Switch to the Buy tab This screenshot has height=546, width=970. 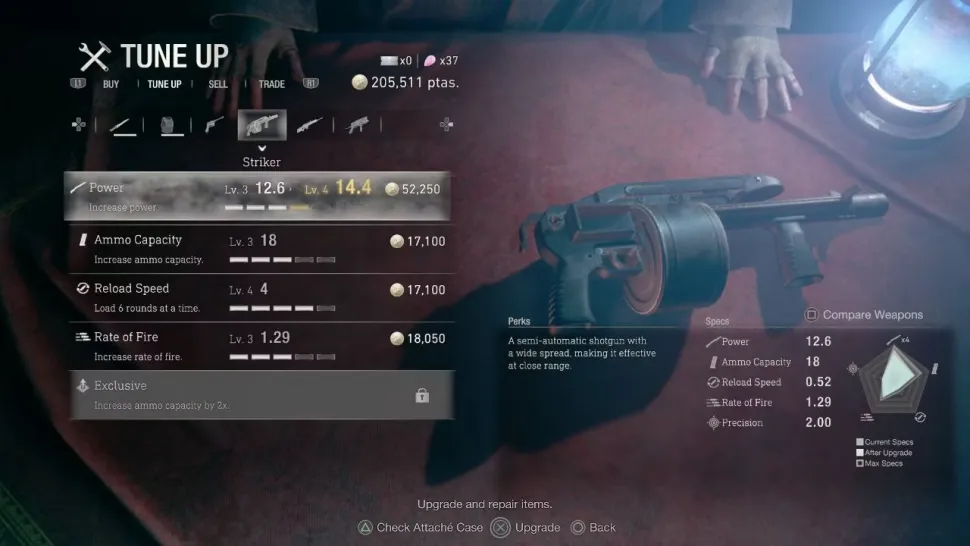point(111,84)
